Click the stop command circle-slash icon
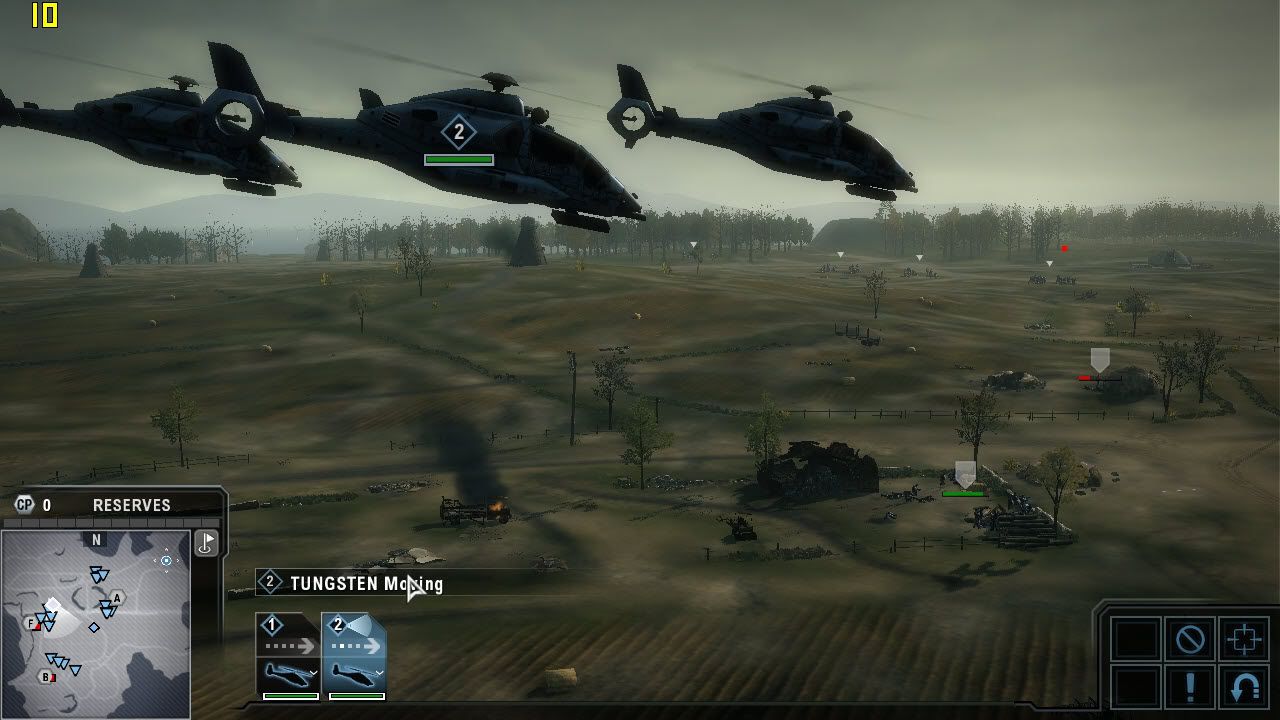This screenshot has height=720, width=1280. (1190, 639)
